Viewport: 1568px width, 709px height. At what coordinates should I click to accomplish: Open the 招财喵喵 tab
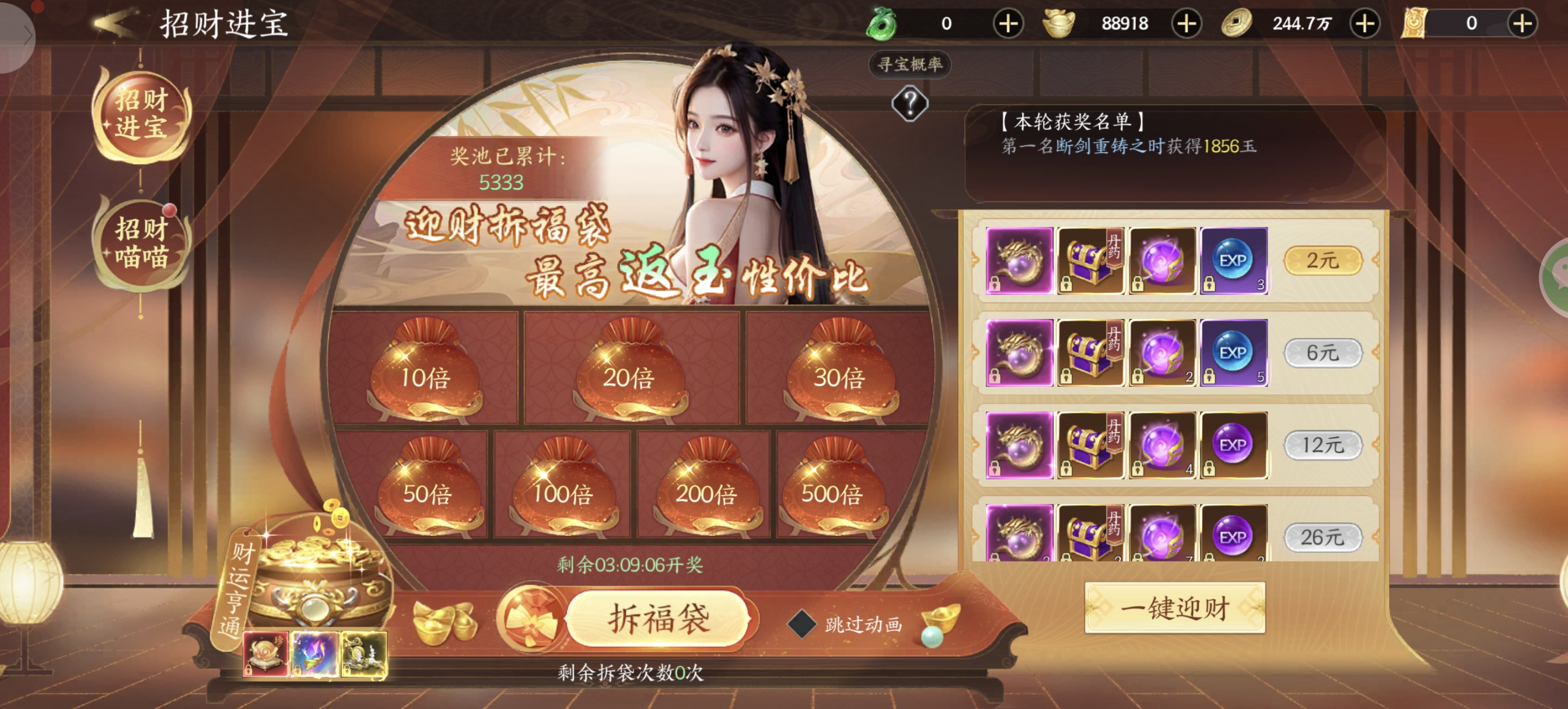tap(141, 244)
